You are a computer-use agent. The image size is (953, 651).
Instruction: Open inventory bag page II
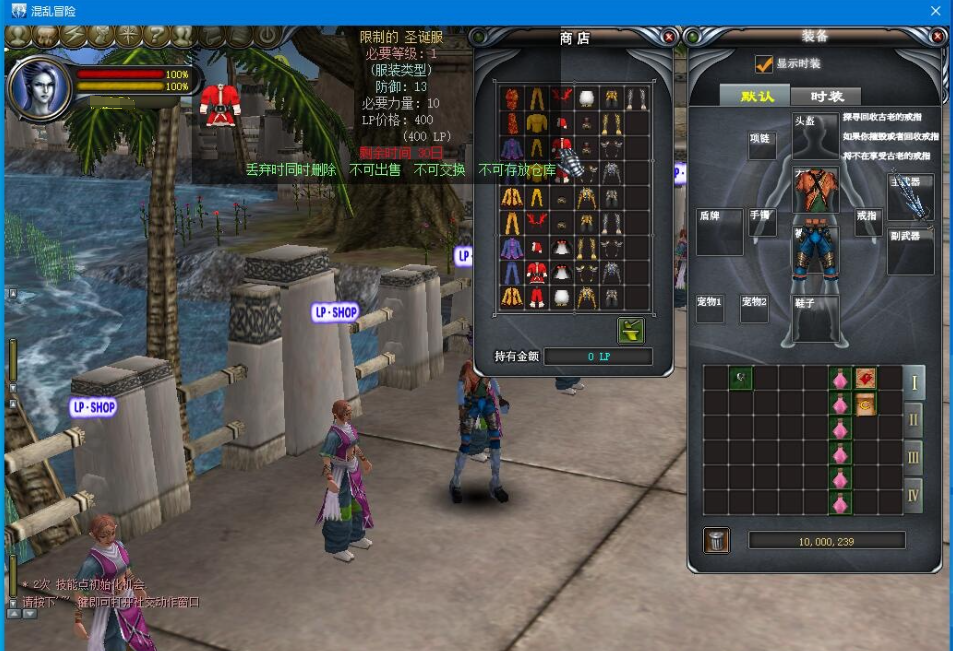tap(913, 419)
